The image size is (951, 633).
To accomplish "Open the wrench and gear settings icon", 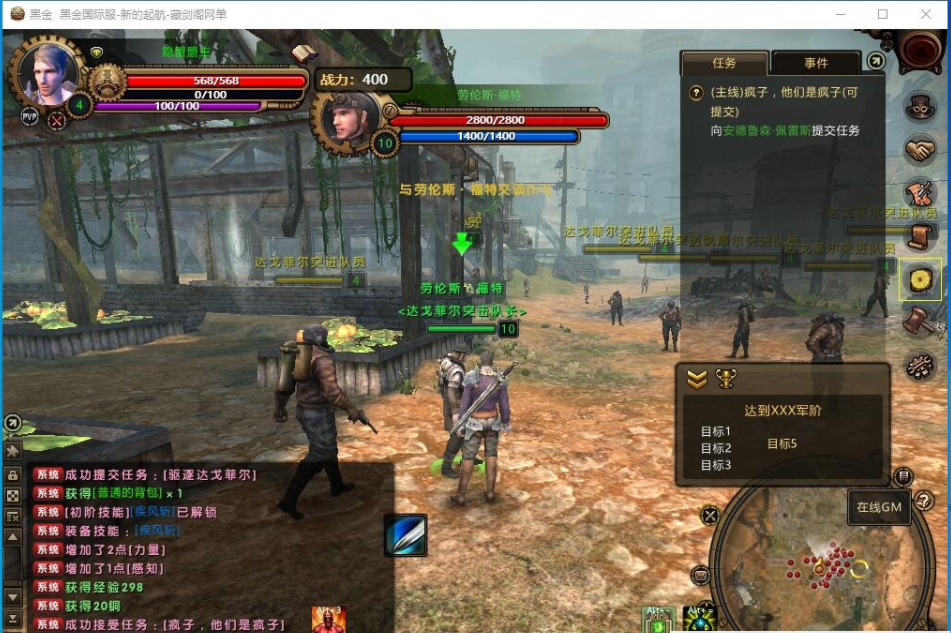I will coord(920,366).
